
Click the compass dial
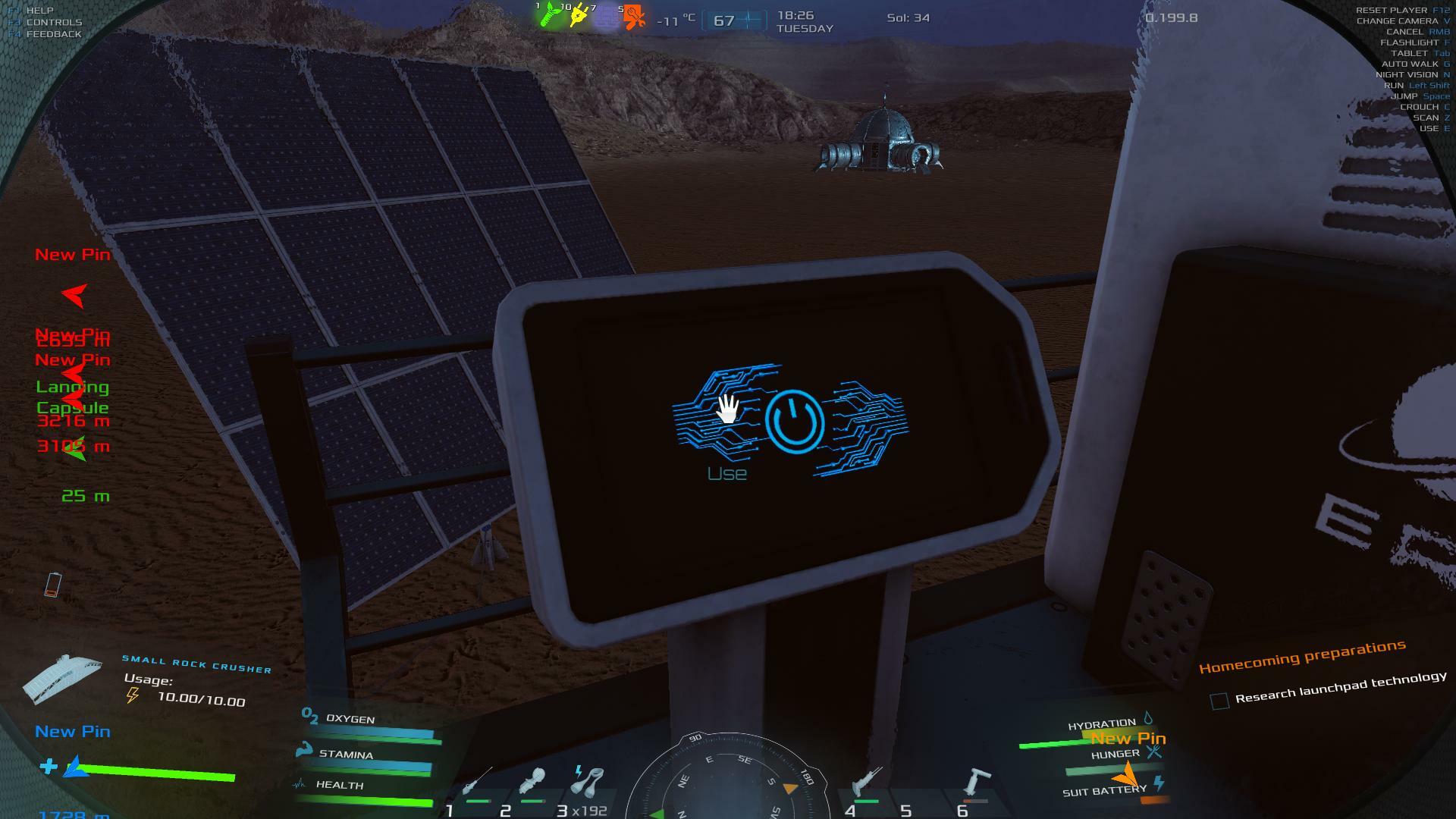tap(728, 781)
